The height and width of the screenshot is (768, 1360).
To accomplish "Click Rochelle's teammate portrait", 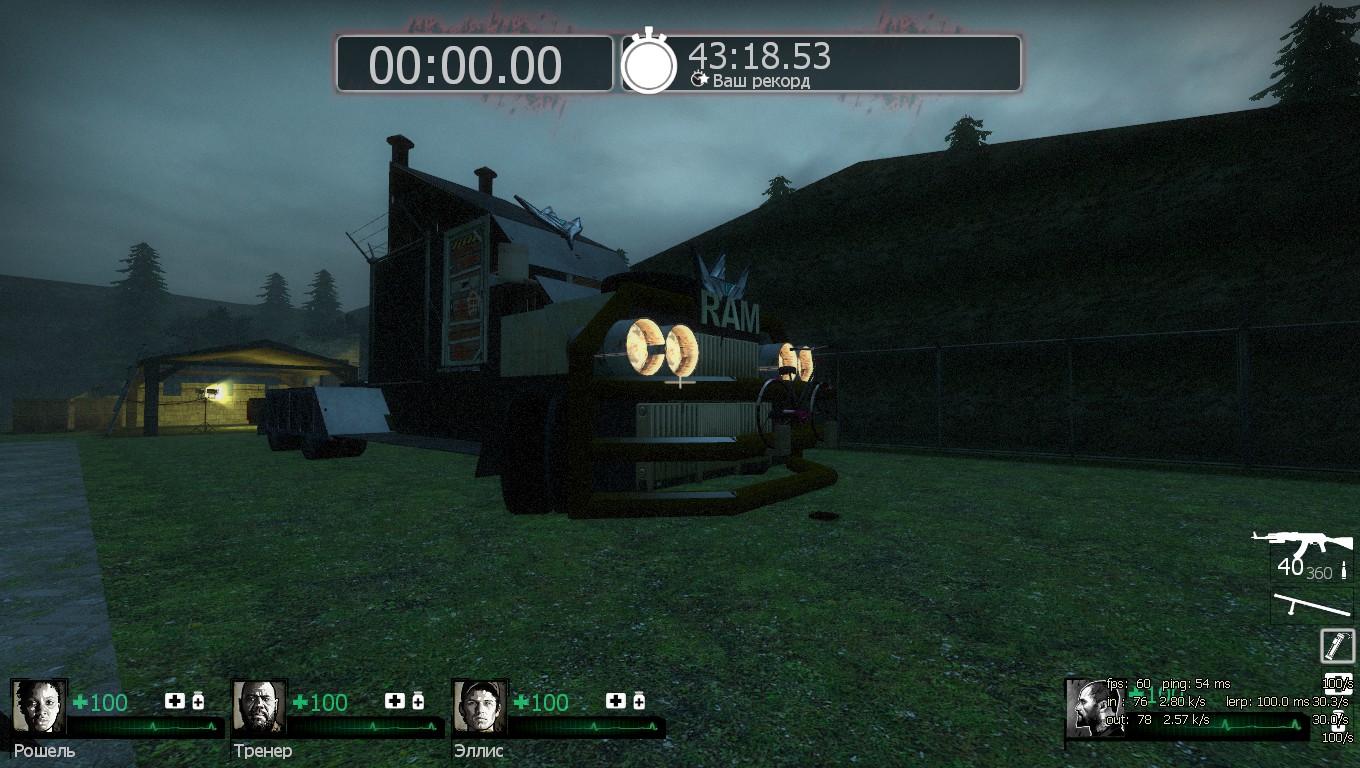I will click(x=39, y=707).
